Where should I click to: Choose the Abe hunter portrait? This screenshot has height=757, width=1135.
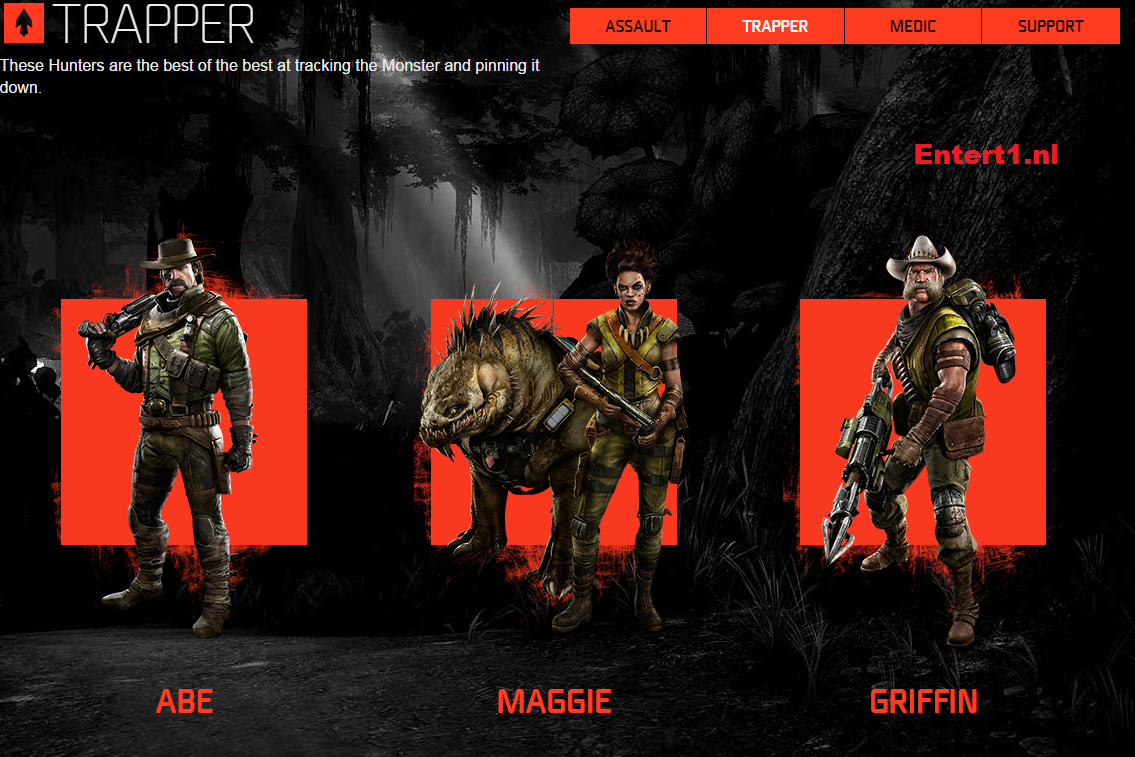click(184, 422)
